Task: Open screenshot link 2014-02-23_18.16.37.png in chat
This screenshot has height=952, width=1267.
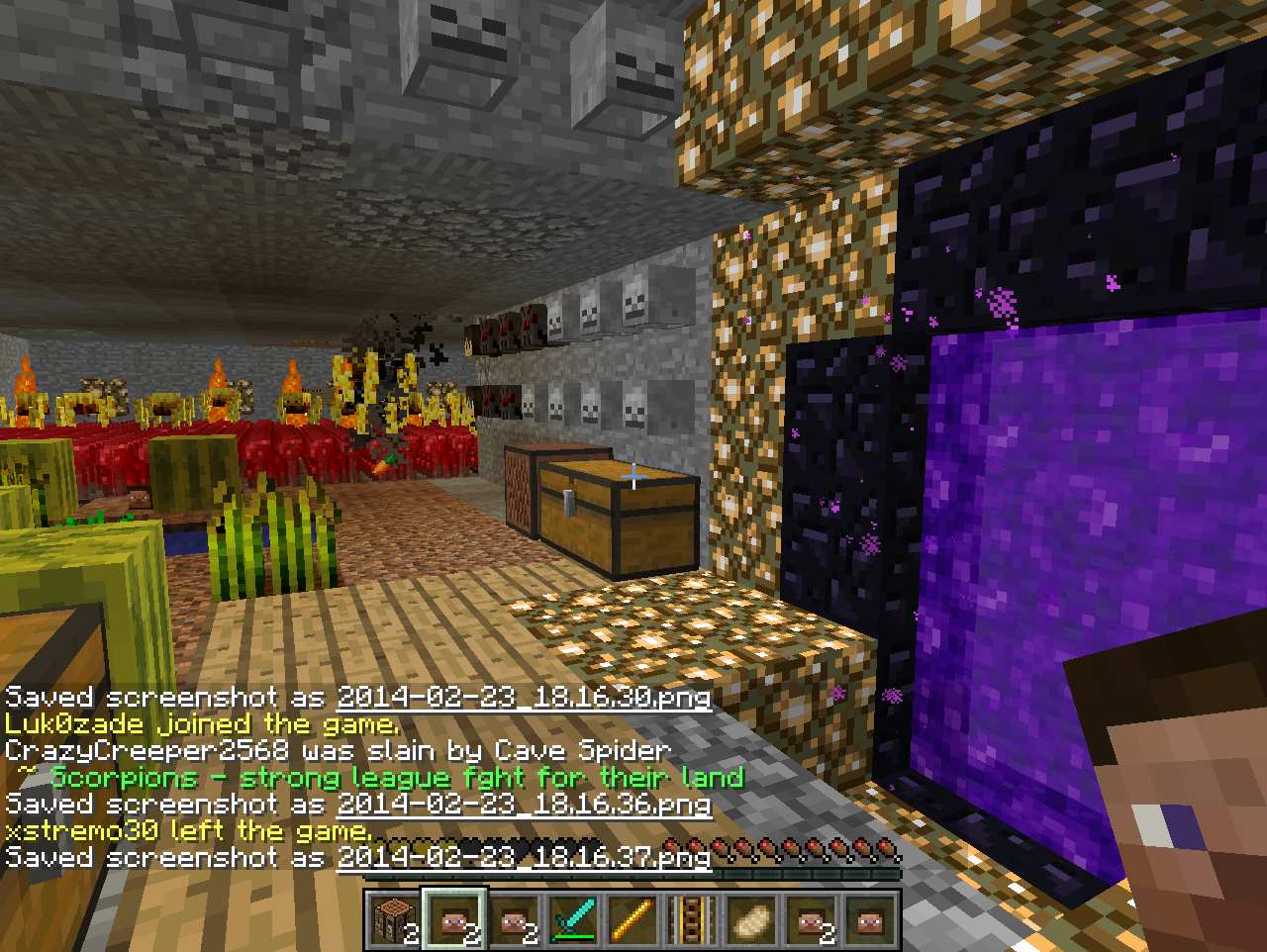Action: [524, 857]
